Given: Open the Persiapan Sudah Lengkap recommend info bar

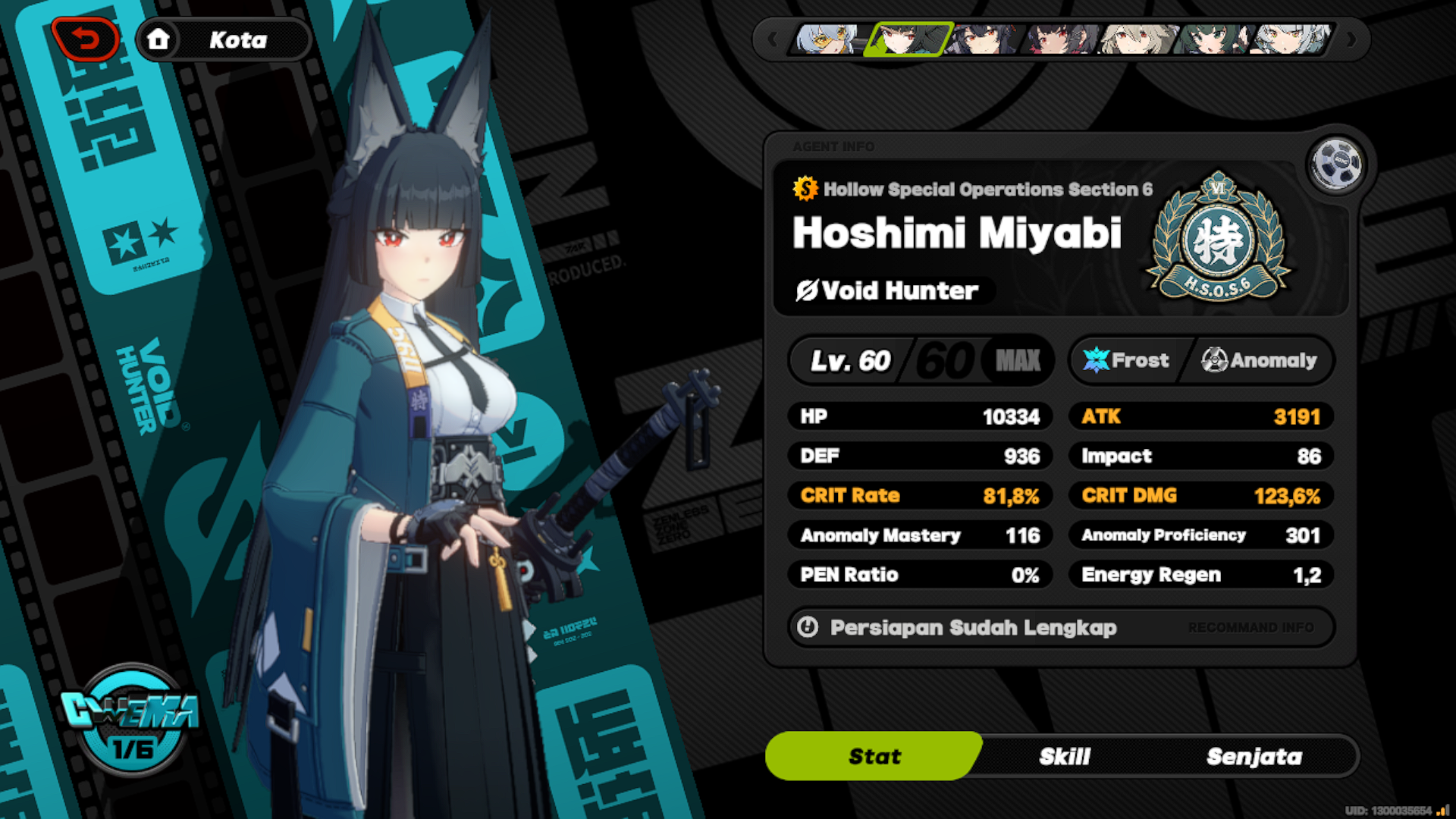Looking at the screenshot, I should click(x=1060, y=627).
